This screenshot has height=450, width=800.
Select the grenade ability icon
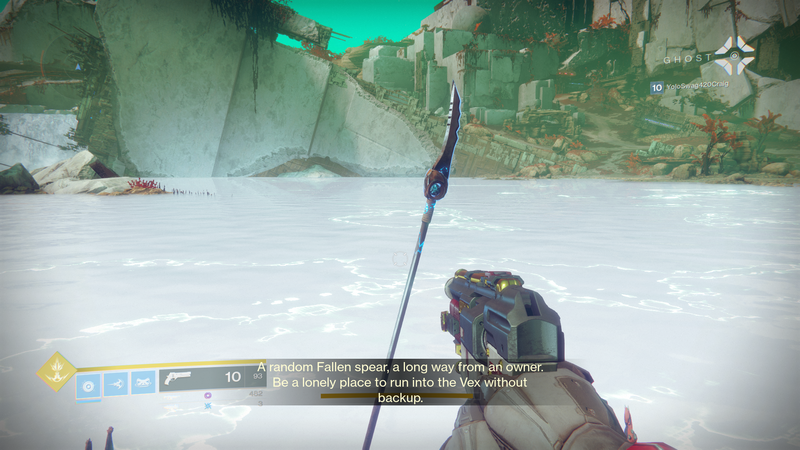click(88, 385)
